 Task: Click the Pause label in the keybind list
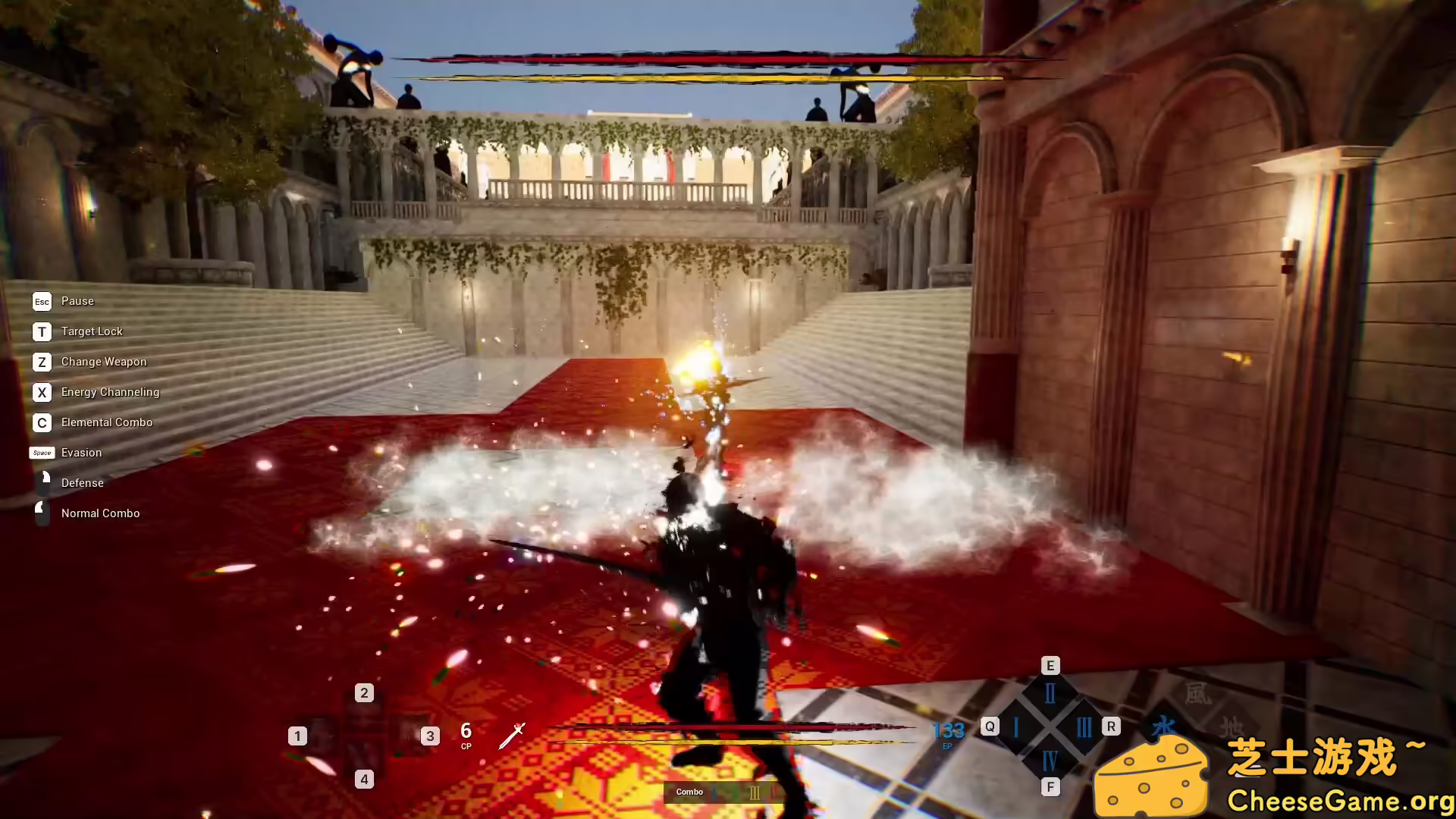point(77,301)
